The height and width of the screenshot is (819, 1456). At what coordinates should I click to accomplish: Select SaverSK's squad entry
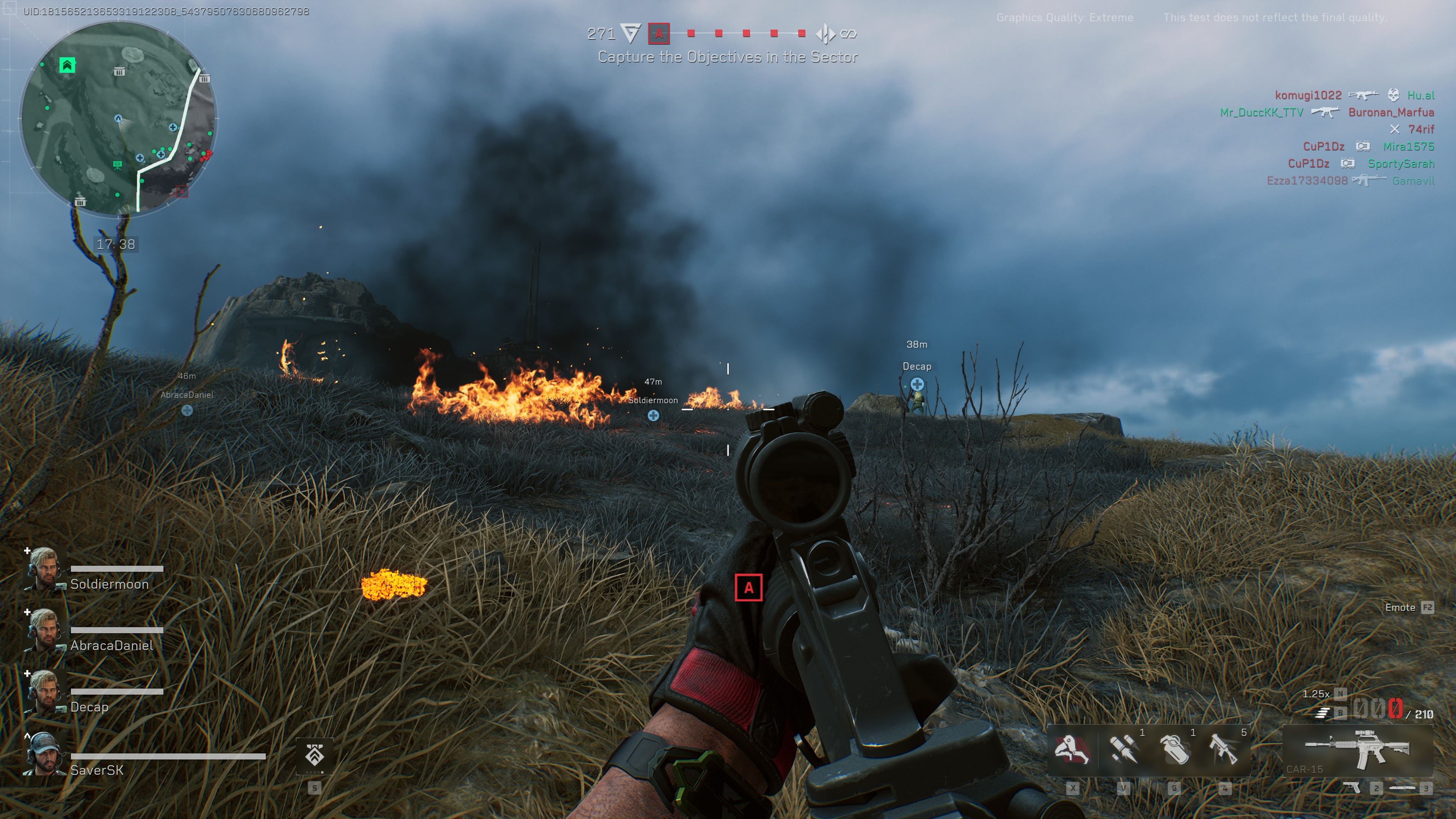click(x=97, y=770)
